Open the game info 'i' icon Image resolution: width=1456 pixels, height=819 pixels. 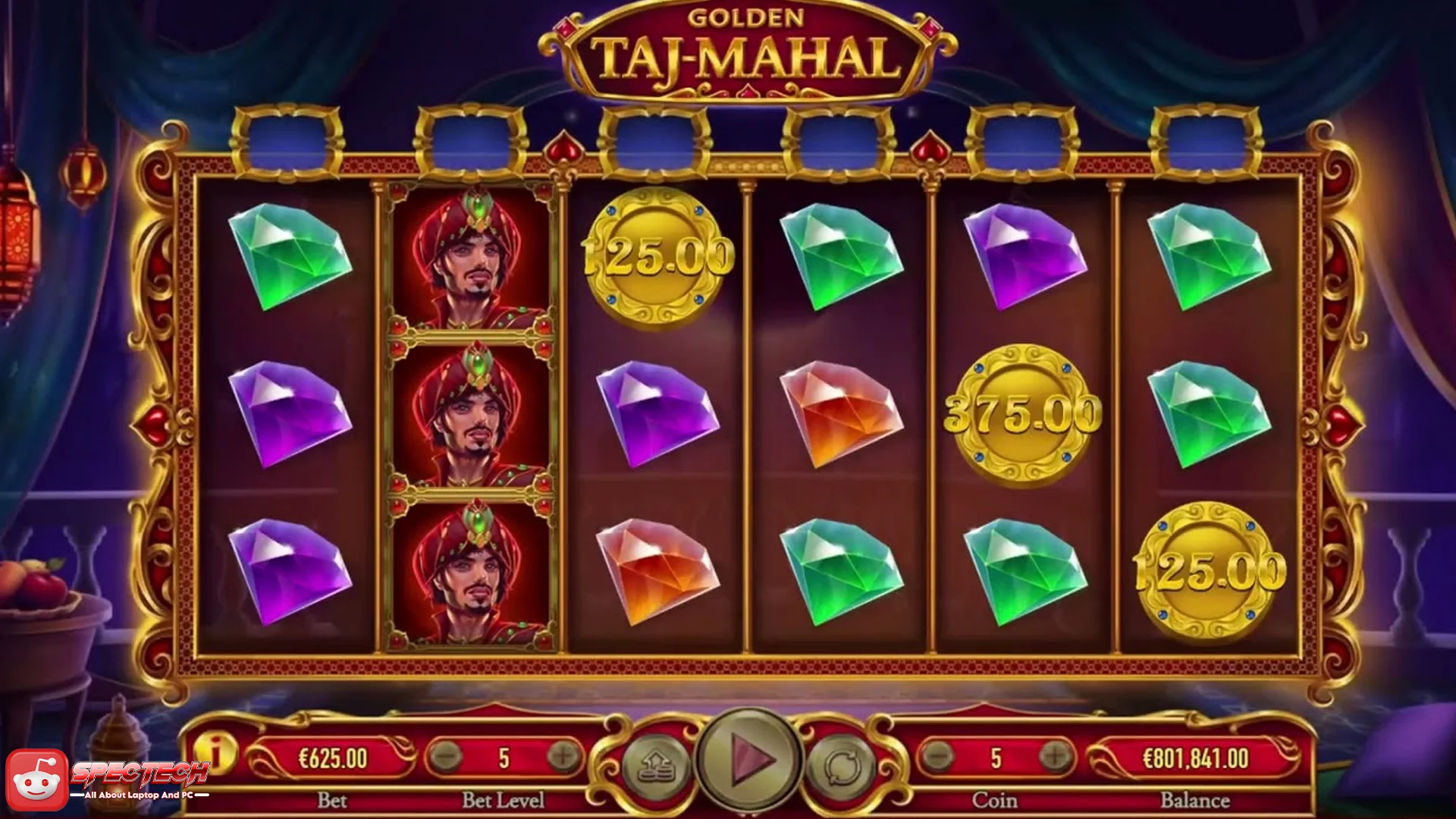click(x=218, y=752)
